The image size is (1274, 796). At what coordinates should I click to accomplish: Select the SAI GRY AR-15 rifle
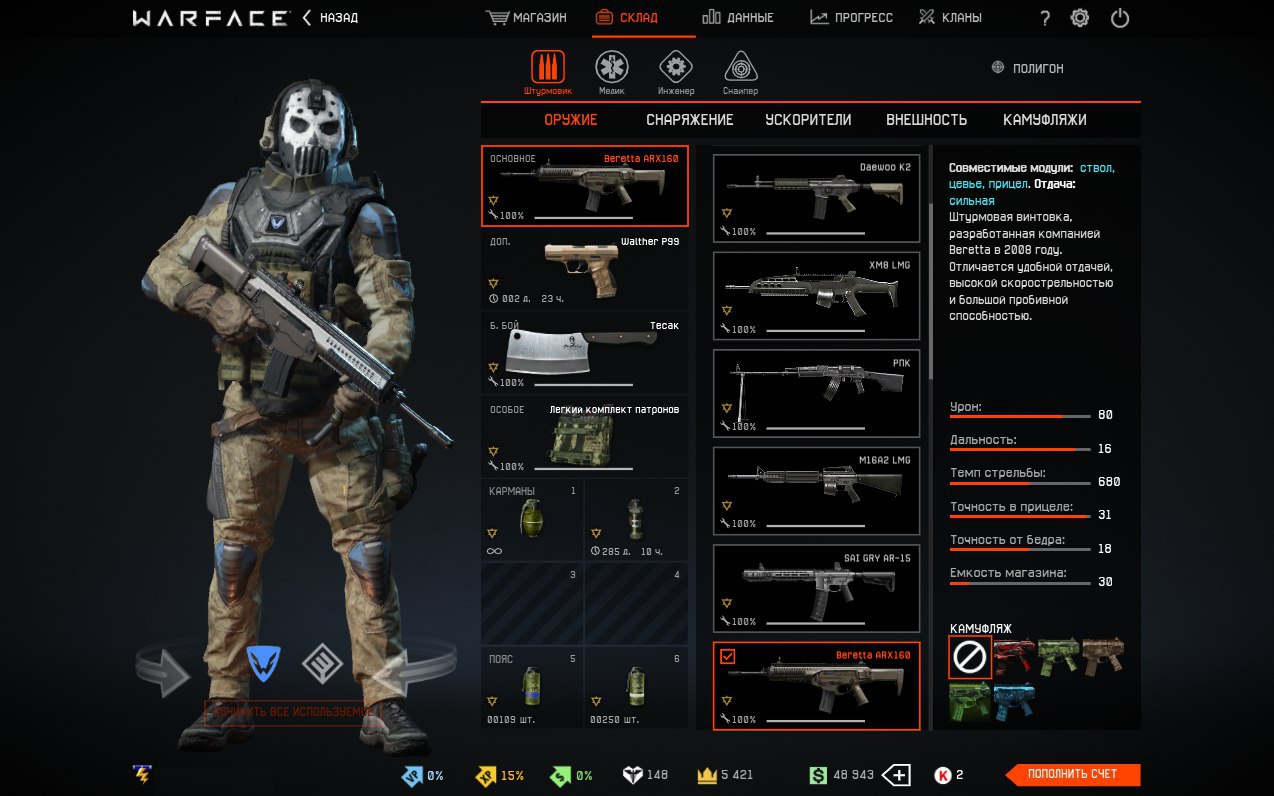click(x=816, y=589)
